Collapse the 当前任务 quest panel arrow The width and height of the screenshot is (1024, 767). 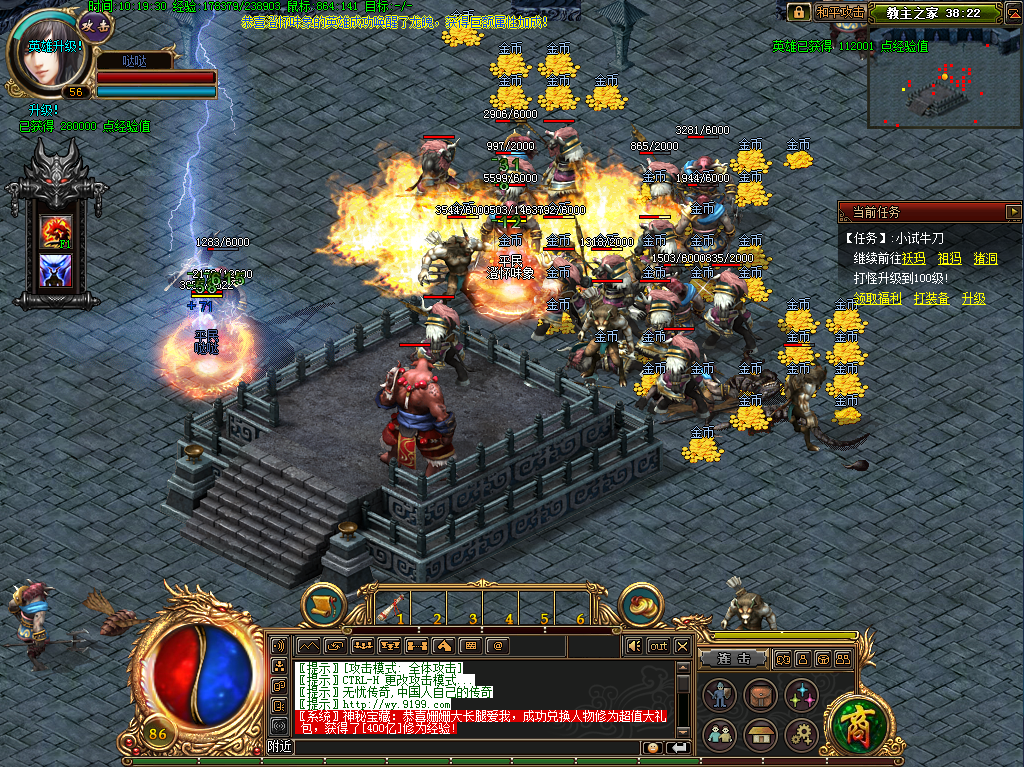click(1012, 212)
